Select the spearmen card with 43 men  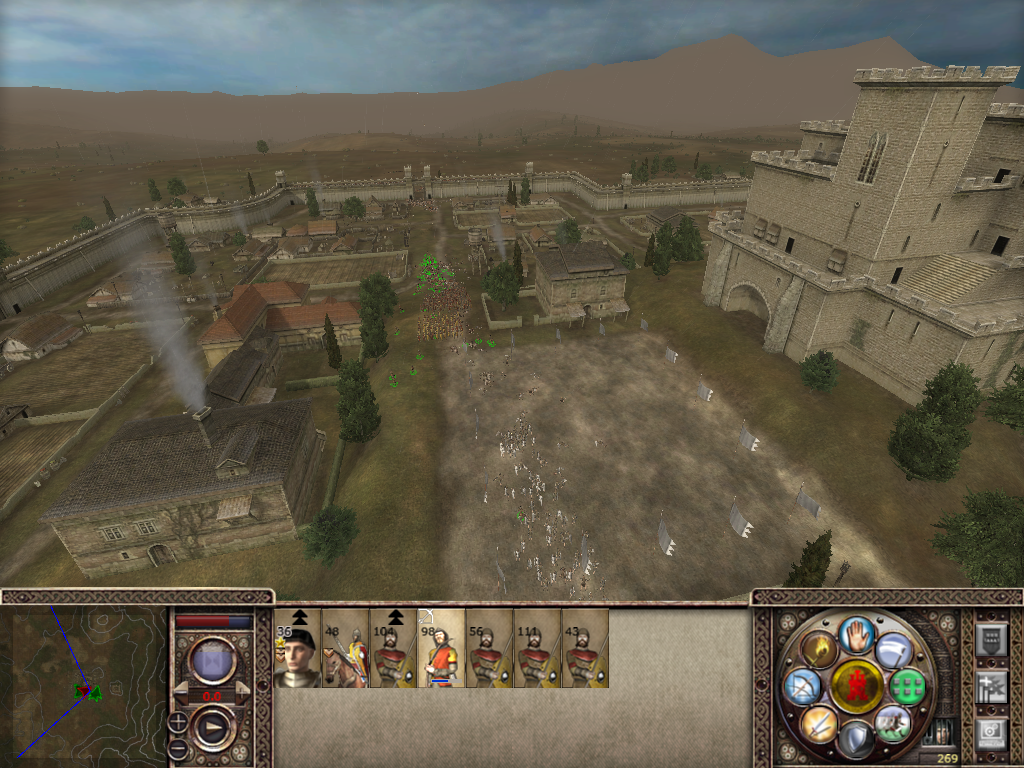tap(585, 649)
